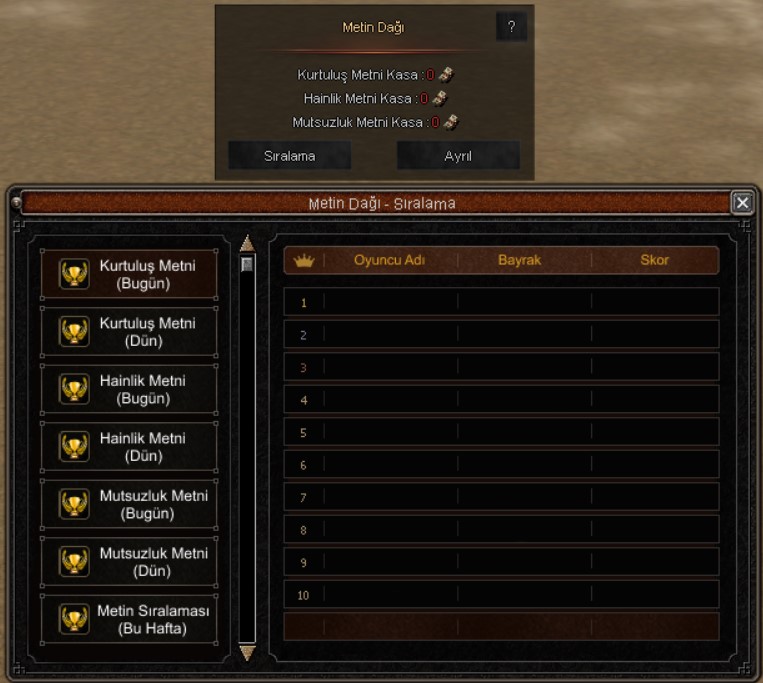View Mutsuzluk Metni (Dün) ranking
The width and height of the screenshot is (763, 683).
click(129, 561)
